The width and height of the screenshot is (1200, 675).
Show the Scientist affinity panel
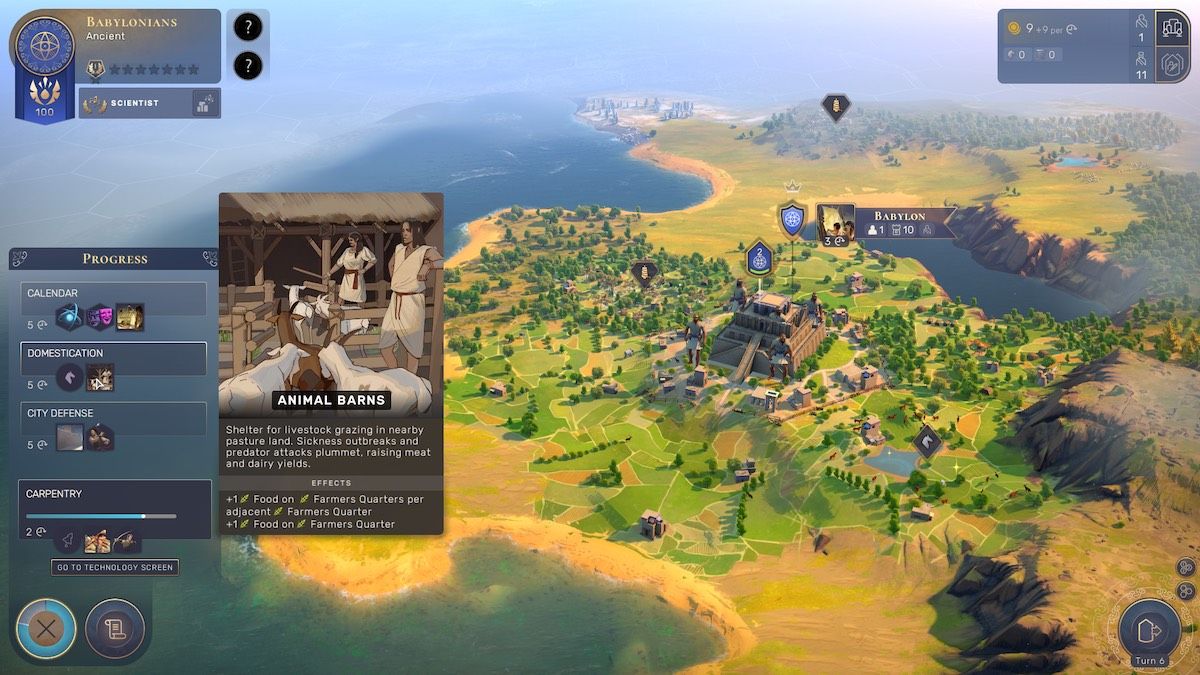pos(135,103)
